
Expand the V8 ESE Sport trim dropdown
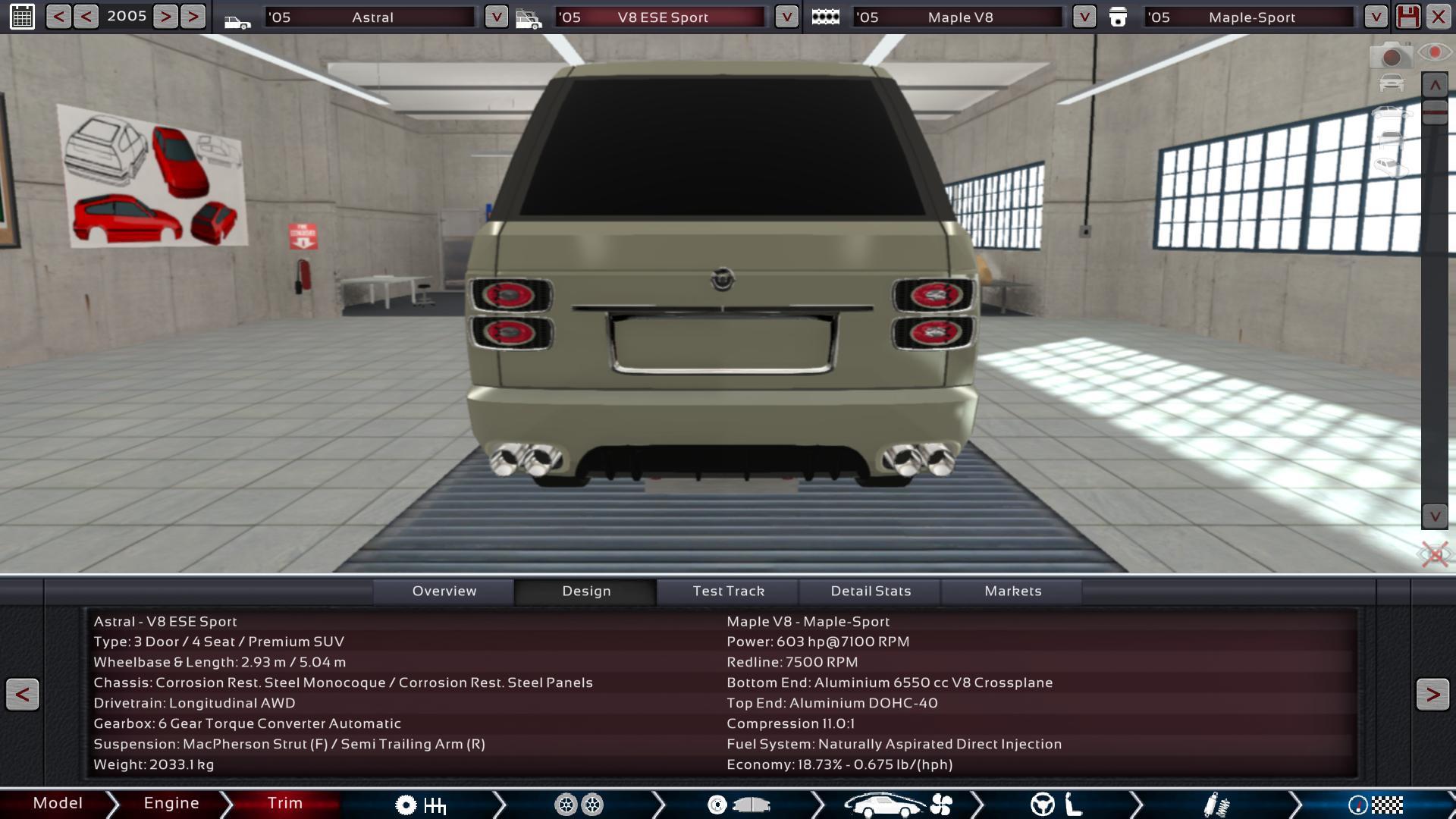pos(786,17)
